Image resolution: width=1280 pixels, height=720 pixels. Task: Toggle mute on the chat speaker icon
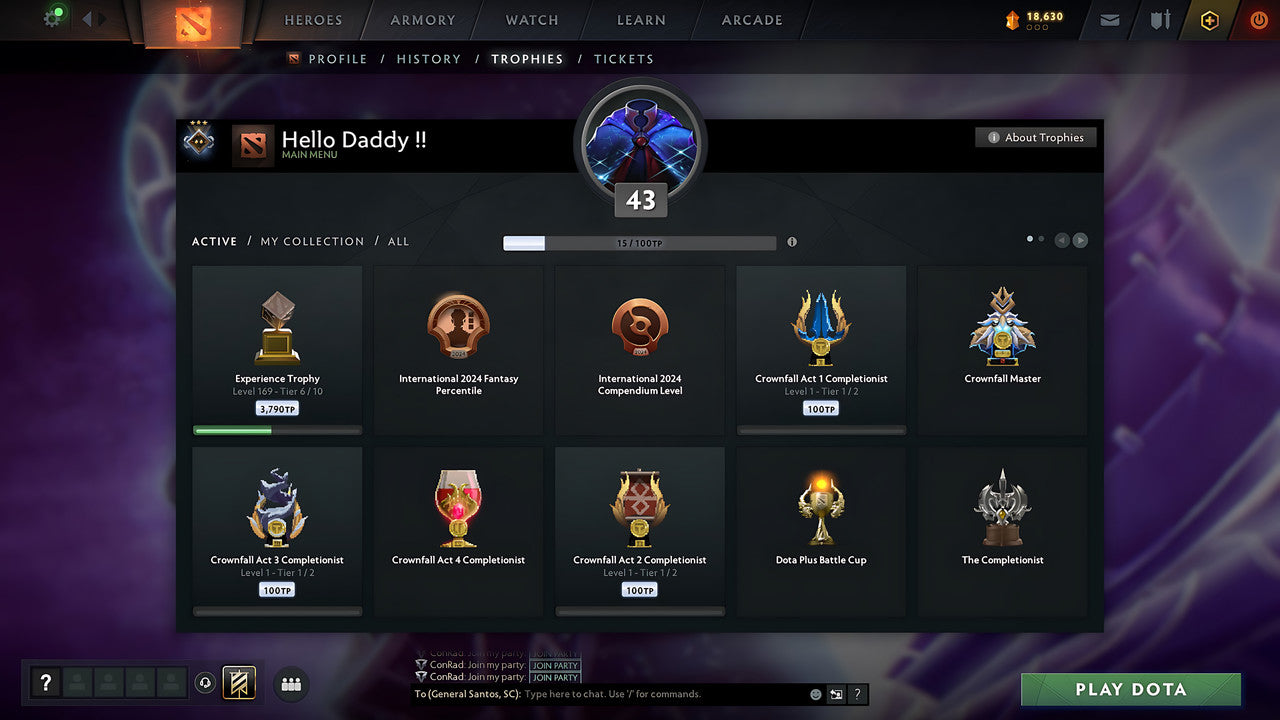[x=813, y=694]
